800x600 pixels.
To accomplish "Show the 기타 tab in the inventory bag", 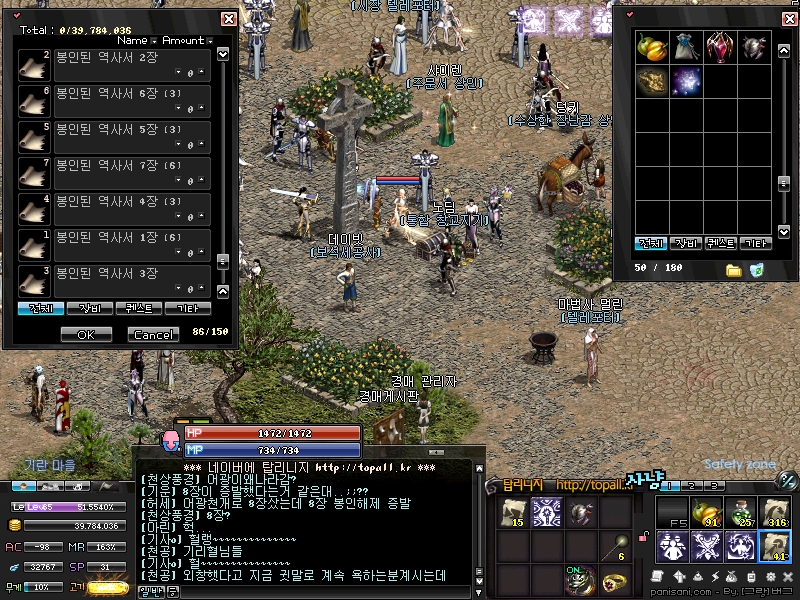I will pyautogui.click(x=757, y=243).
